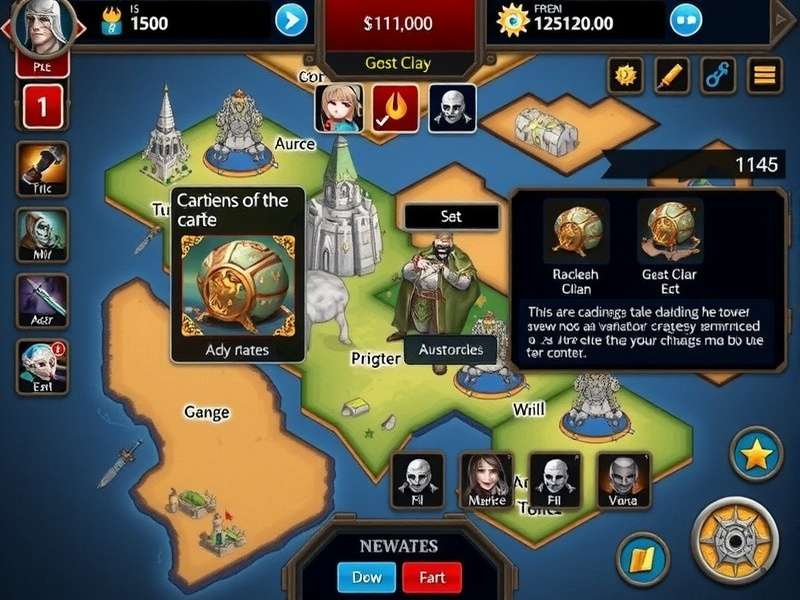The width and height of the screenshot is (800, 600).
Task: Click the red number 1 button
Action: pos(42,105)
